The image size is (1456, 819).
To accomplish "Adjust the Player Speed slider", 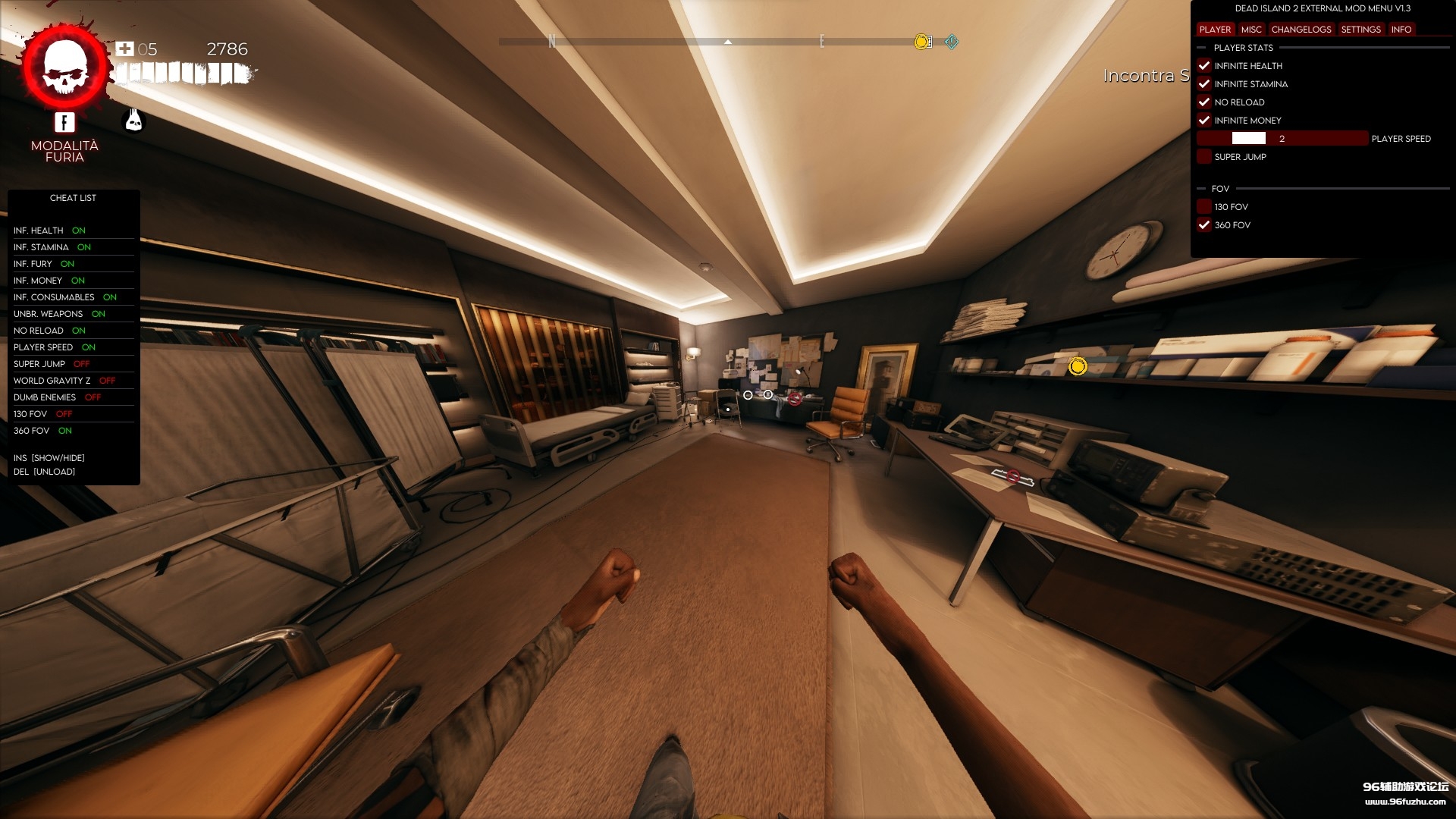I will [1250, 138].
